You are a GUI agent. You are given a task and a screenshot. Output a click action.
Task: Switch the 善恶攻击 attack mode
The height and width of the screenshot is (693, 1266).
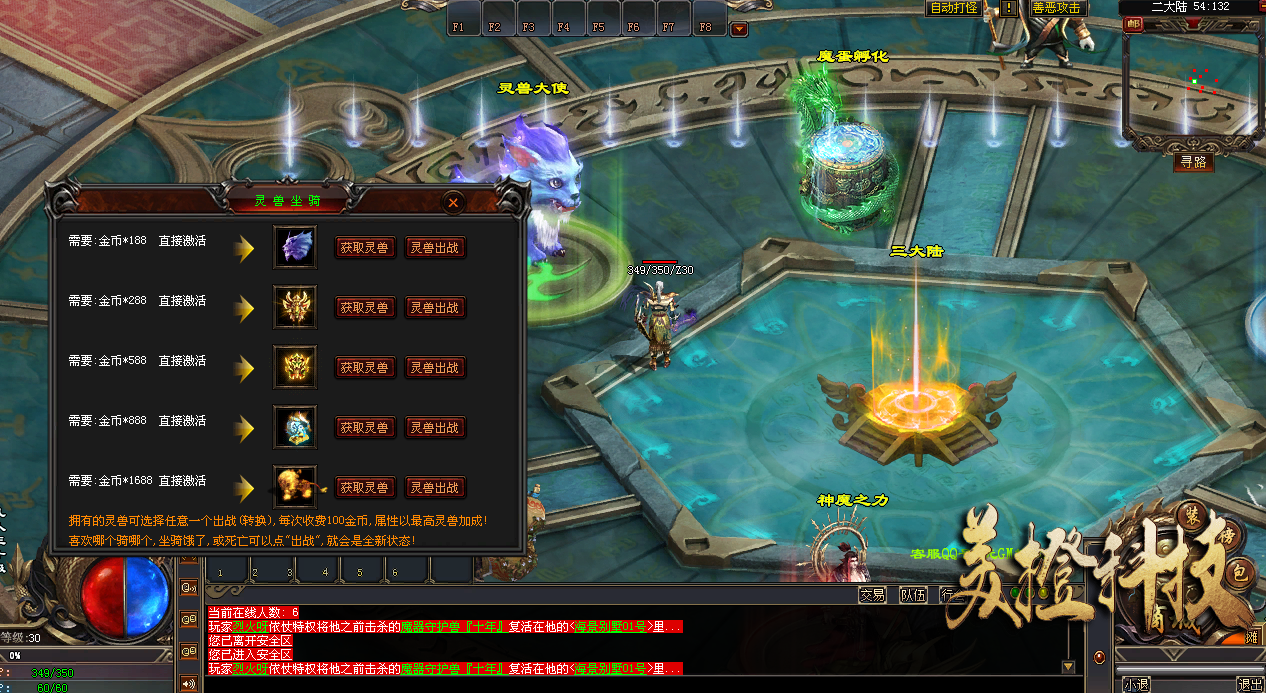[1056, 8]
